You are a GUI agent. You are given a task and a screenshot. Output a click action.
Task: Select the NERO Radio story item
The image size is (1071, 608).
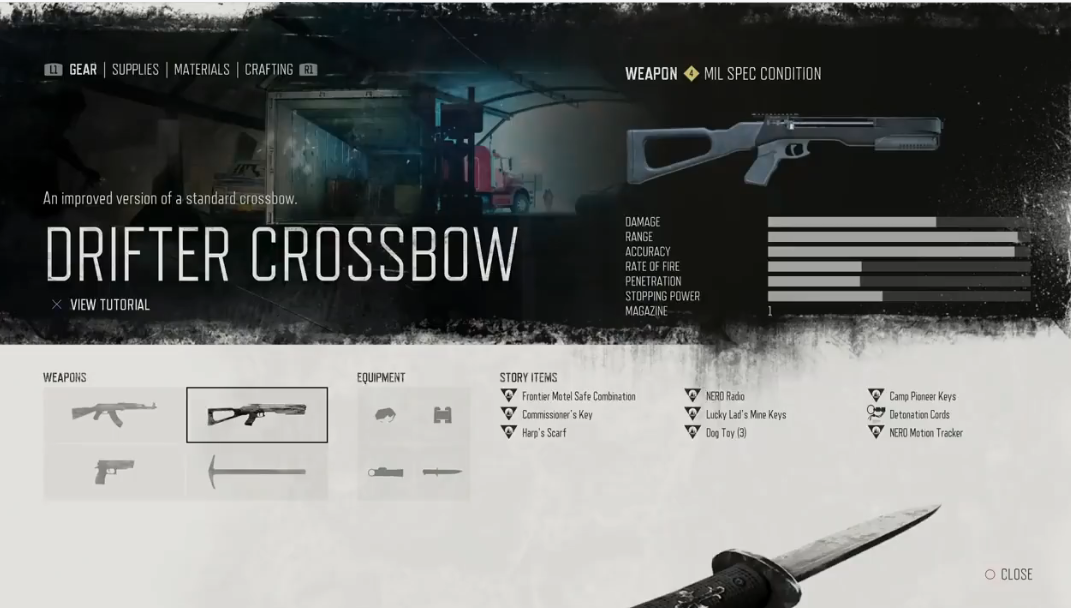click(x=725, y=397)
